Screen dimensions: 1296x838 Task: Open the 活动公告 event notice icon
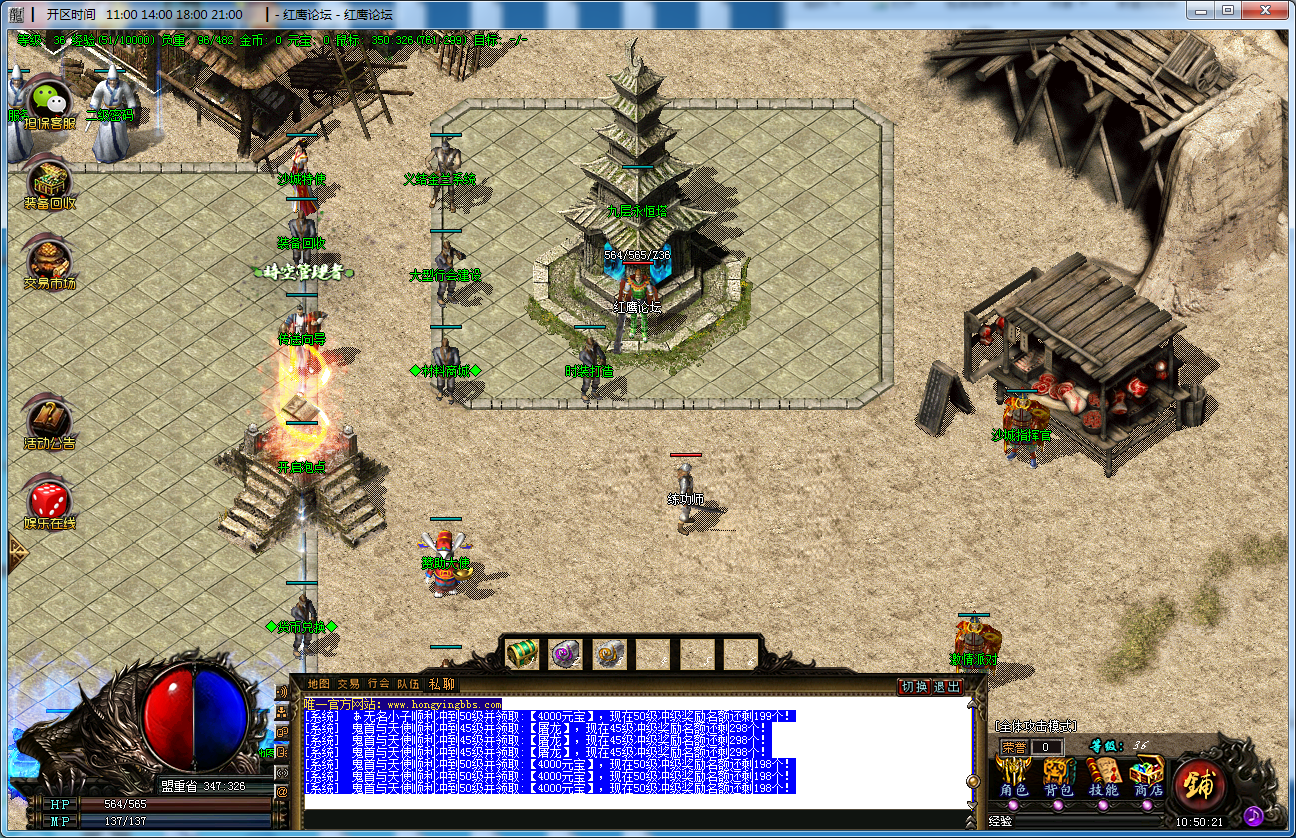49,422
